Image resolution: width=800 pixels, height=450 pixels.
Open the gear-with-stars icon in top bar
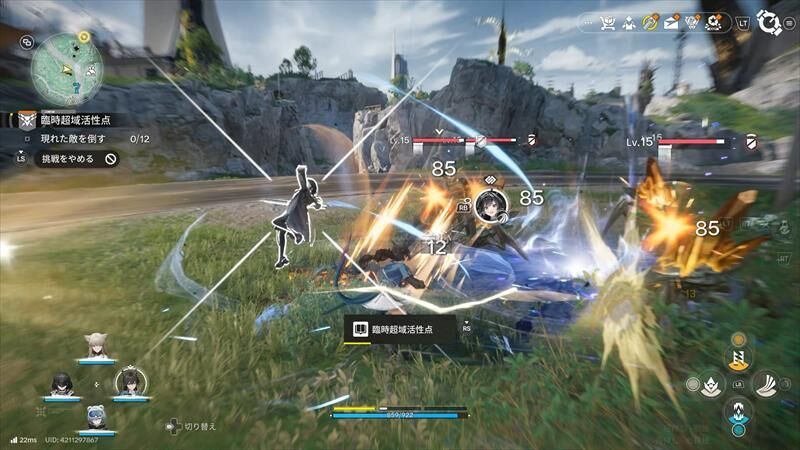click(715, 22)
